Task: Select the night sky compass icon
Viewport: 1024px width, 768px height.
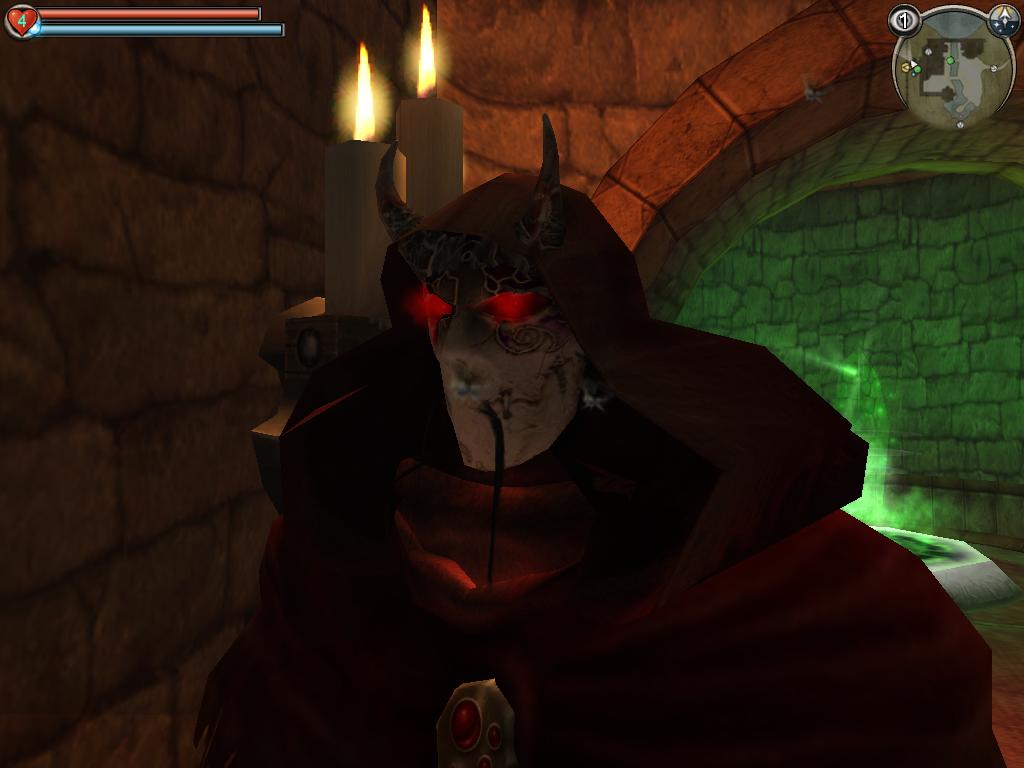Action: (1002, 20)
